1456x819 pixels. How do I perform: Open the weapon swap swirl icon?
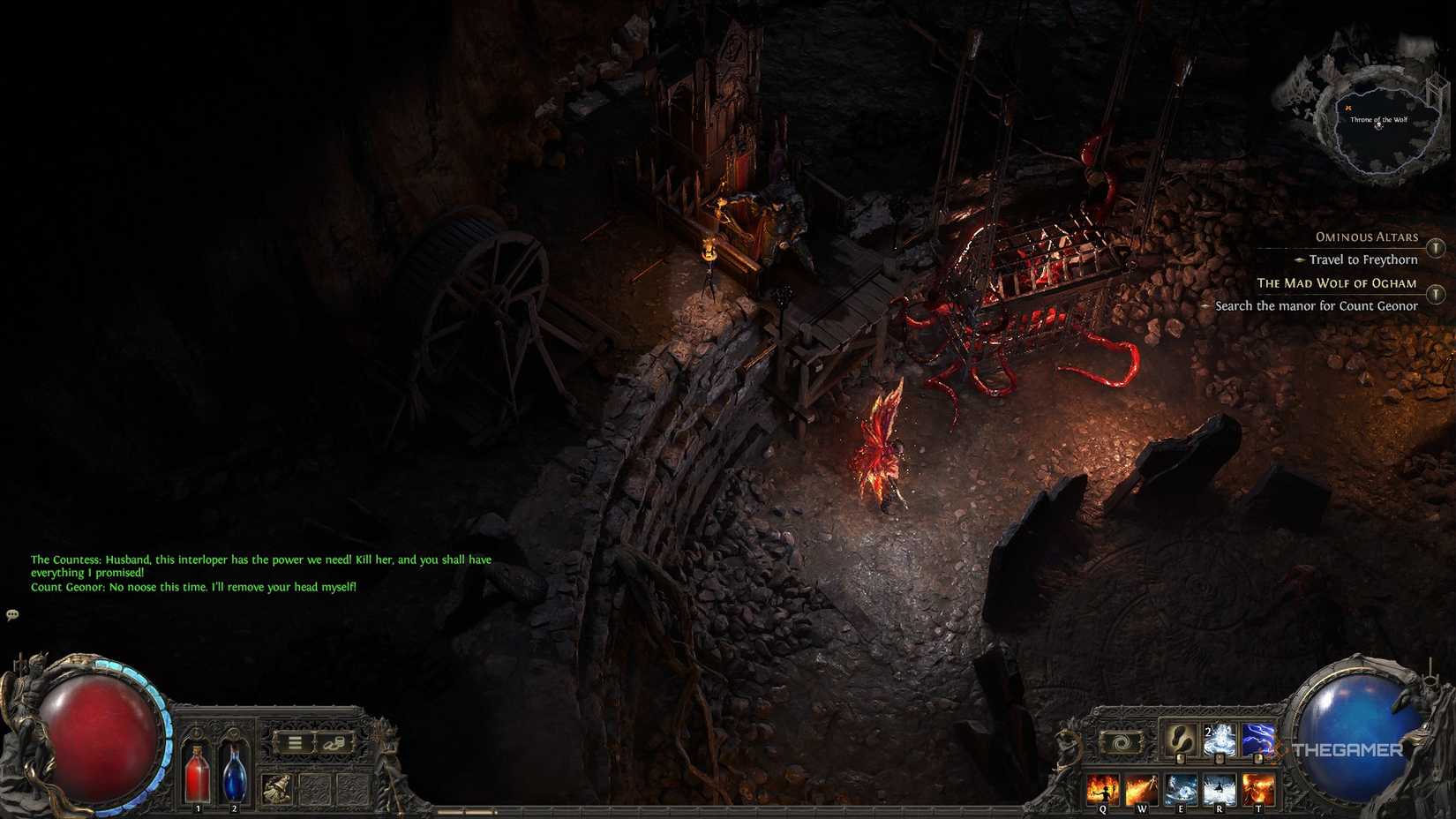click(1121, 741)
